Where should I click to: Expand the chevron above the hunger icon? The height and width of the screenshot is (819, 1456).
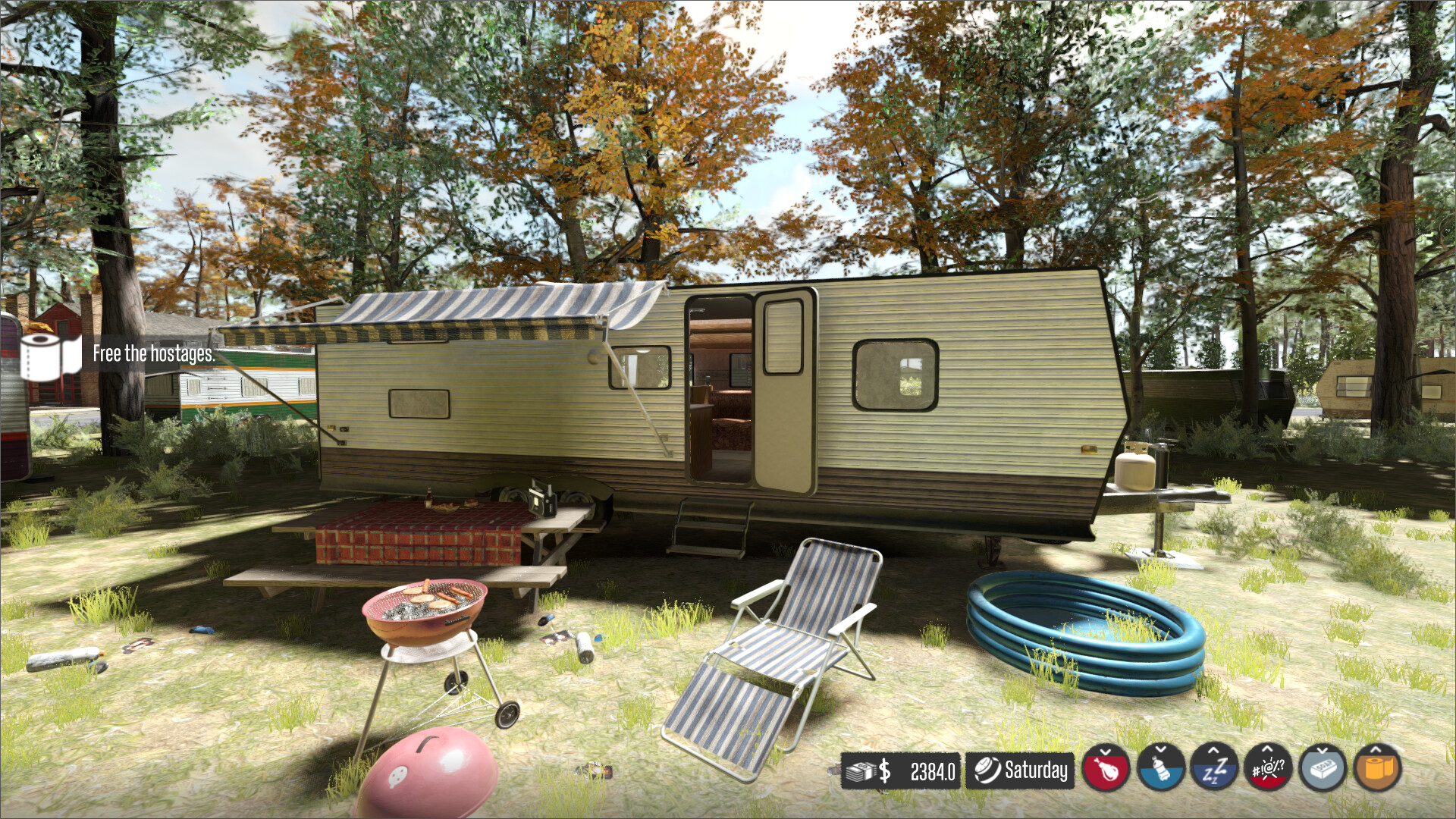[x=1106, y=750]
